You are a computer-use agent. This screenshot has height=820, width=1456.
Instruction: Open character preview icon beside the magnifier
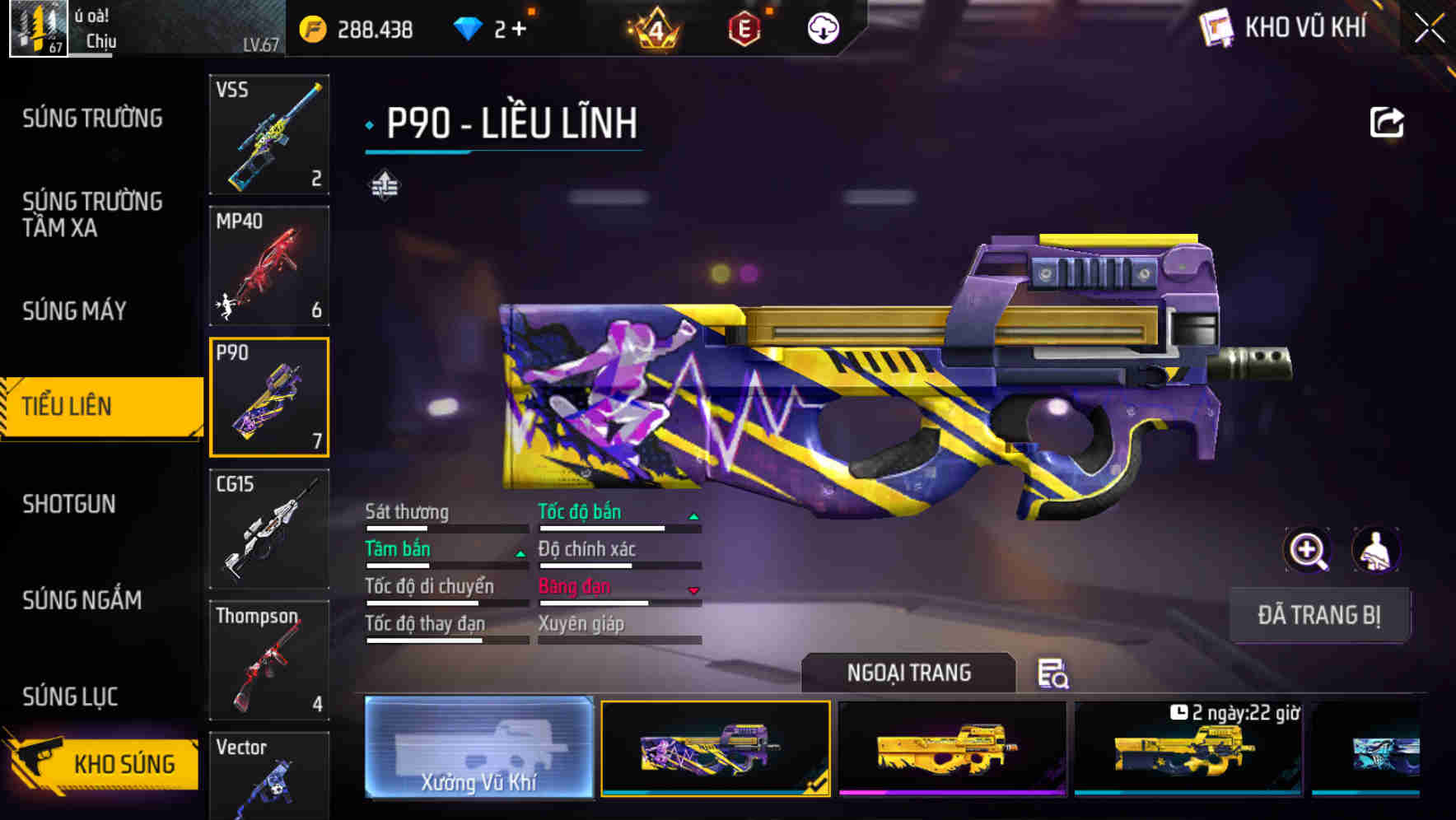click(1376, 550)
